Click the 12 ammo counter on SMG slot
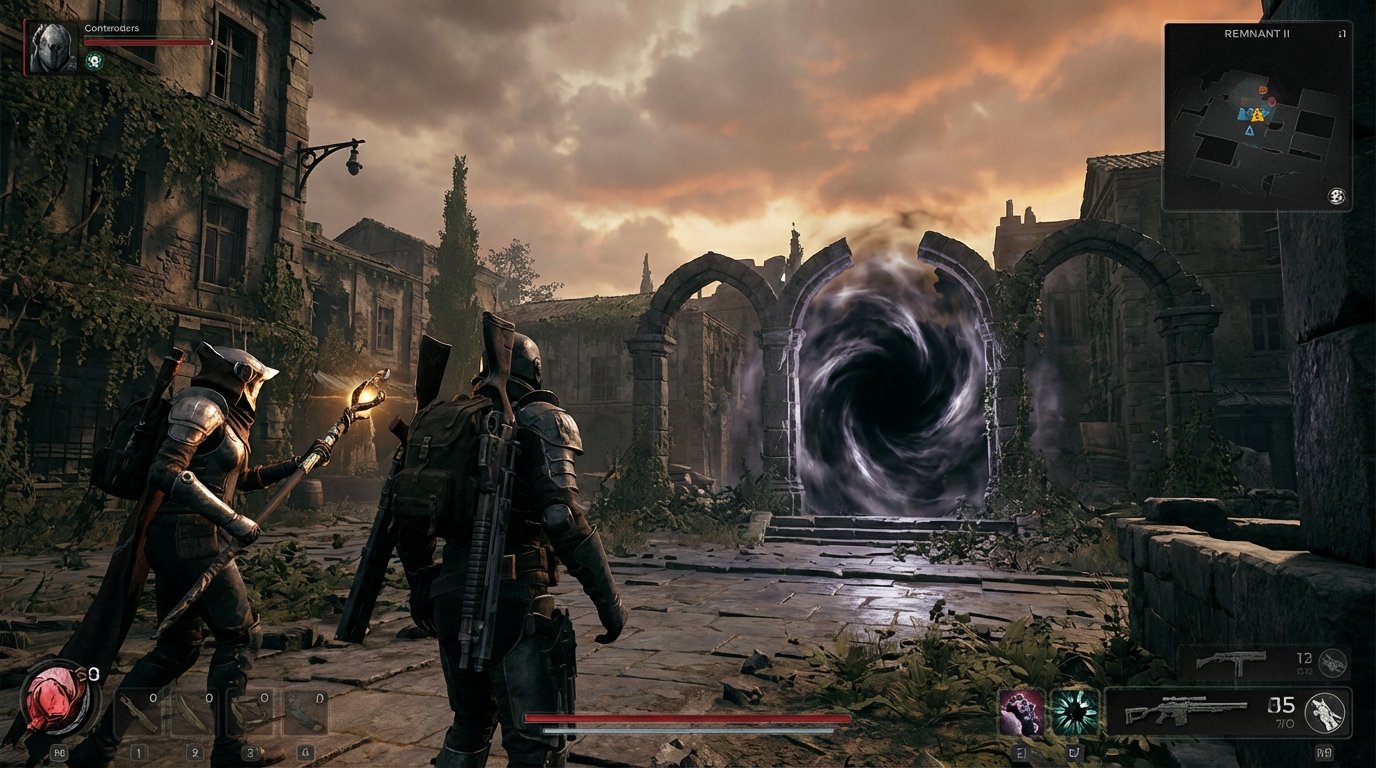 tap(1306, 658)
